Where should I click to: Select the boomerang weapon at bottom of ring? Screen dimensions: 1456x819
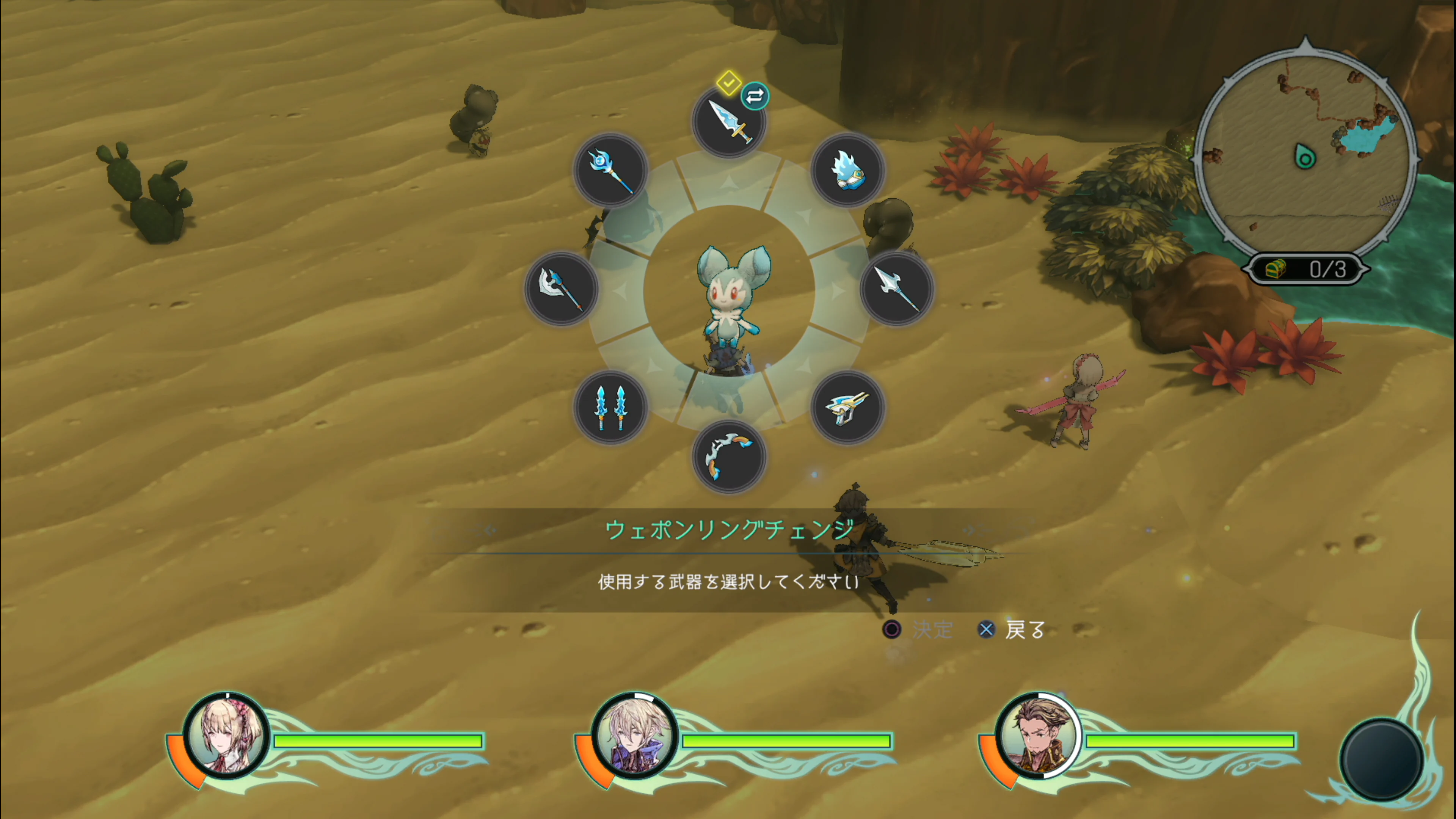tap(729, 458)
